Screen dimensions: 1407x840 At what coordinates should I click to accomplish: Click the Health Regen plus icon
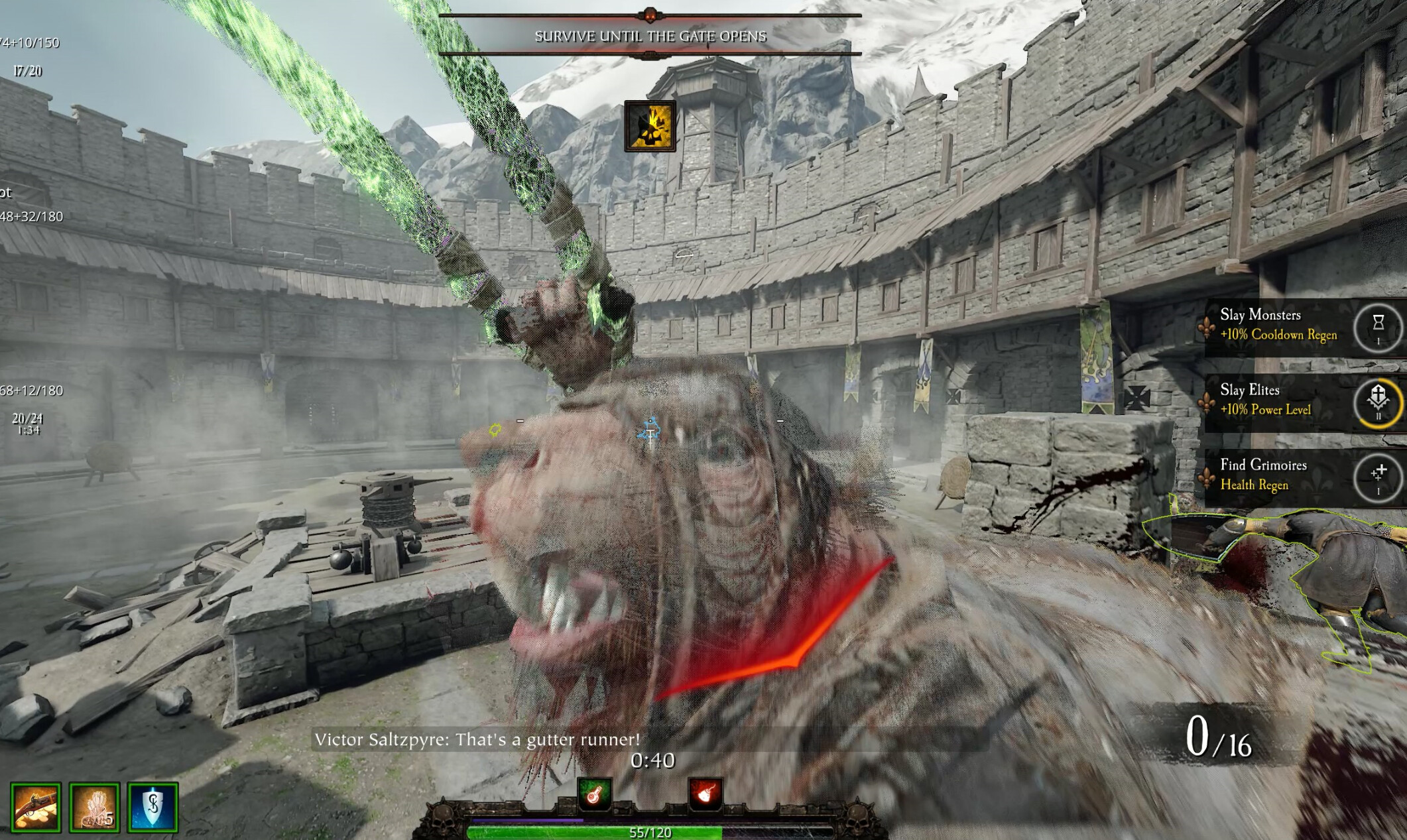pos(1378,475)
